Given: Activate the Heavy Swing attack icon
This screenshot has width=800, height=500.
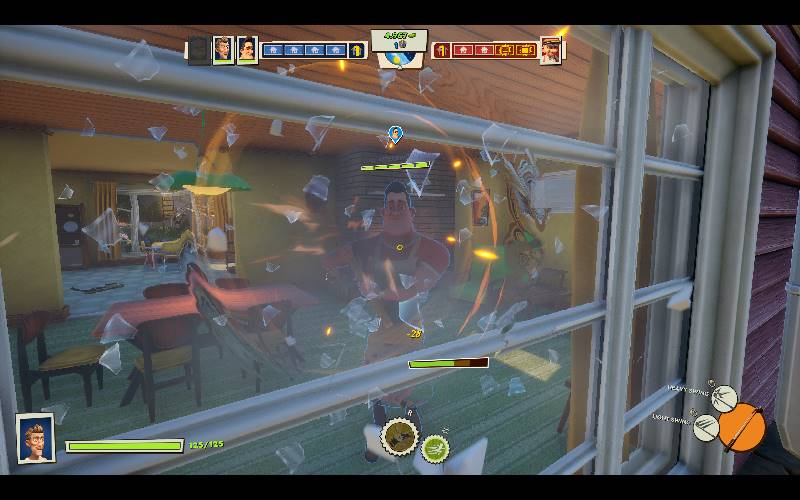Looking at the screenshot, I should (x=724, y=399).
